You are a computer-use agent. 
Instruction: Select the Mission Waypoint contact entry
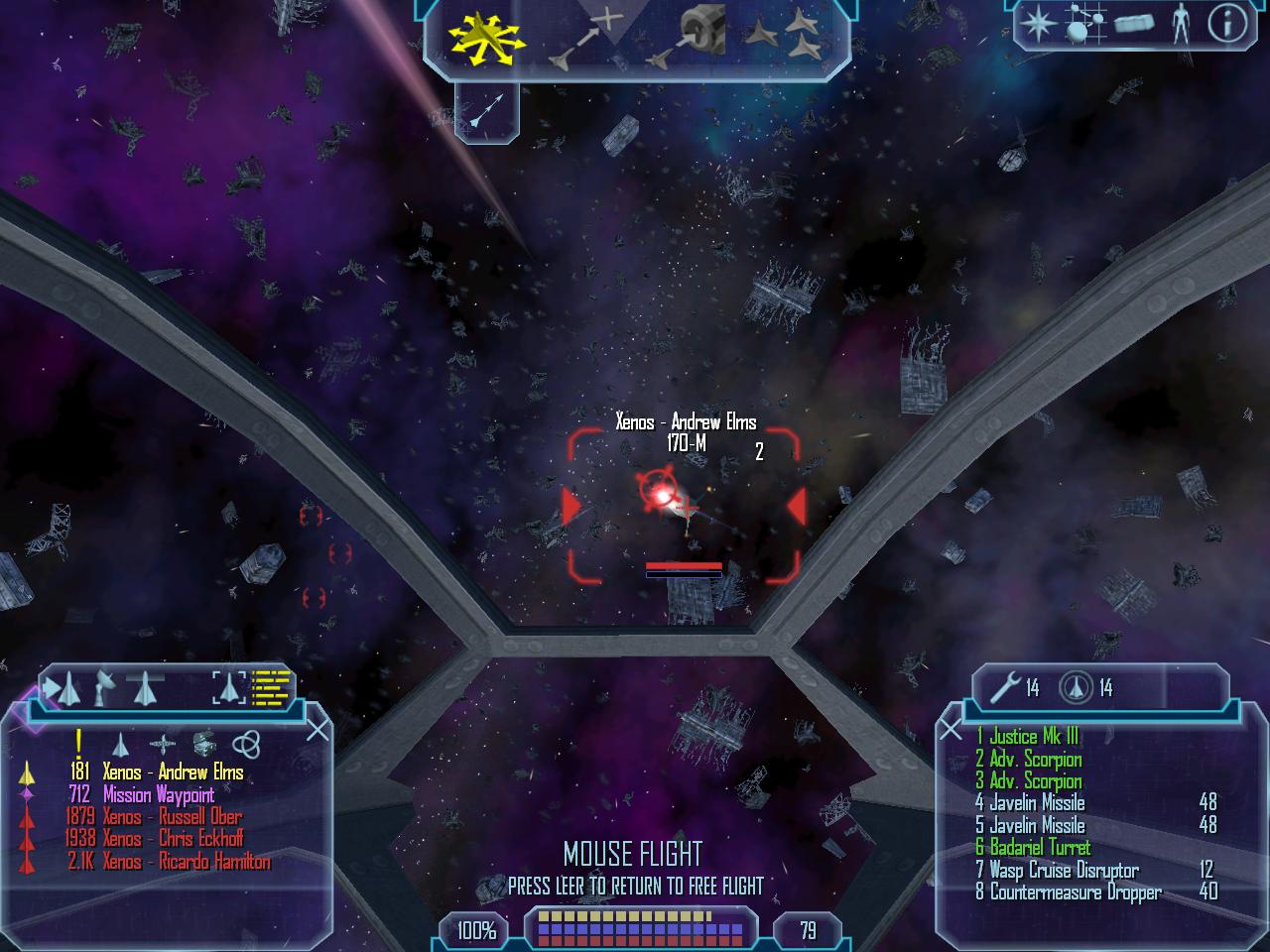click(x=158, y=795)
